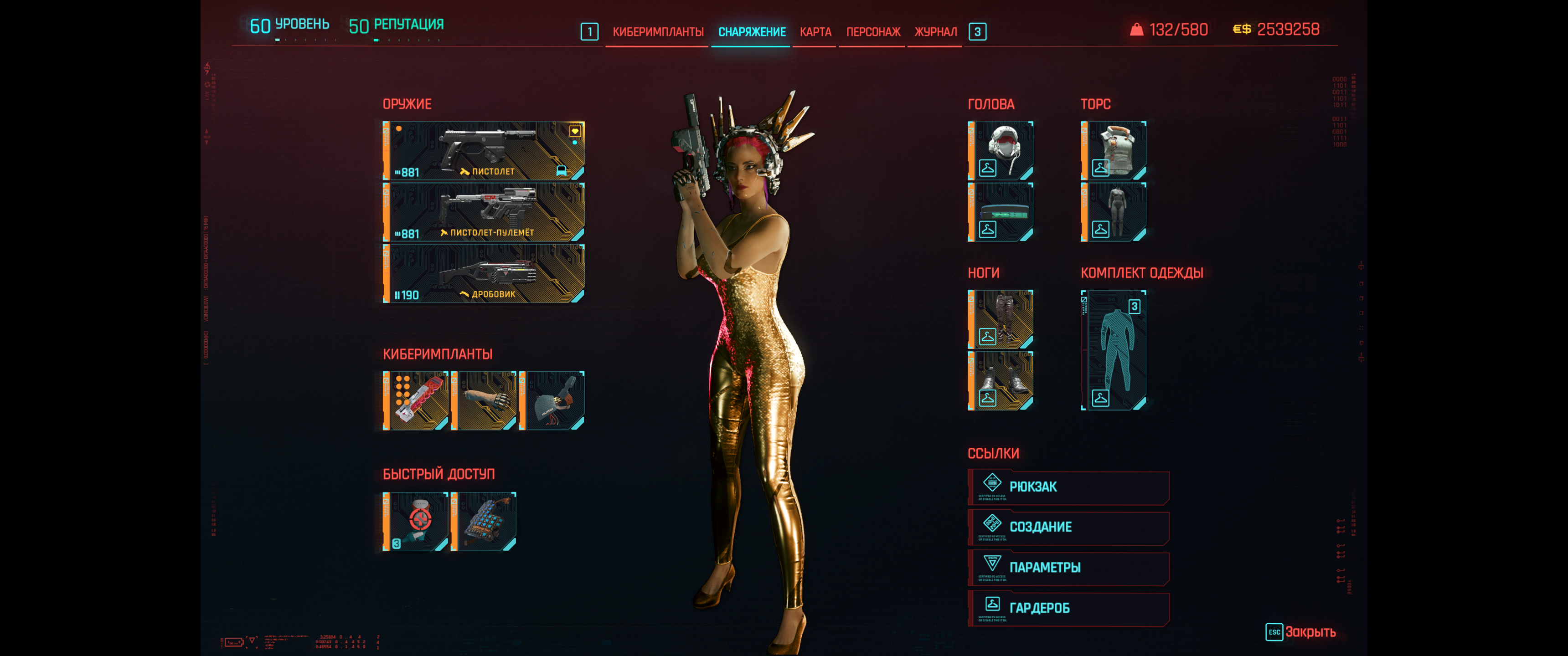
Task: Choose the boots slot under Ноги
Action: point(1001,381)
